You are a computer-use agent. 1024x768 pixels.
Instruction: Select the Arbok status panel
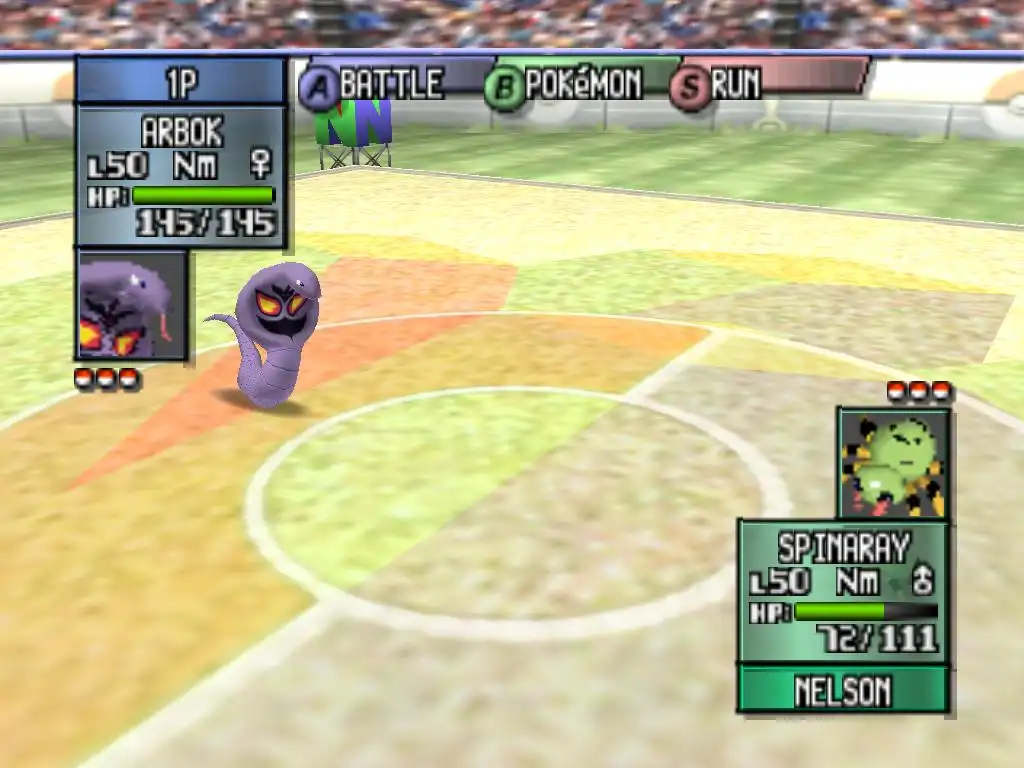(181, 177)
